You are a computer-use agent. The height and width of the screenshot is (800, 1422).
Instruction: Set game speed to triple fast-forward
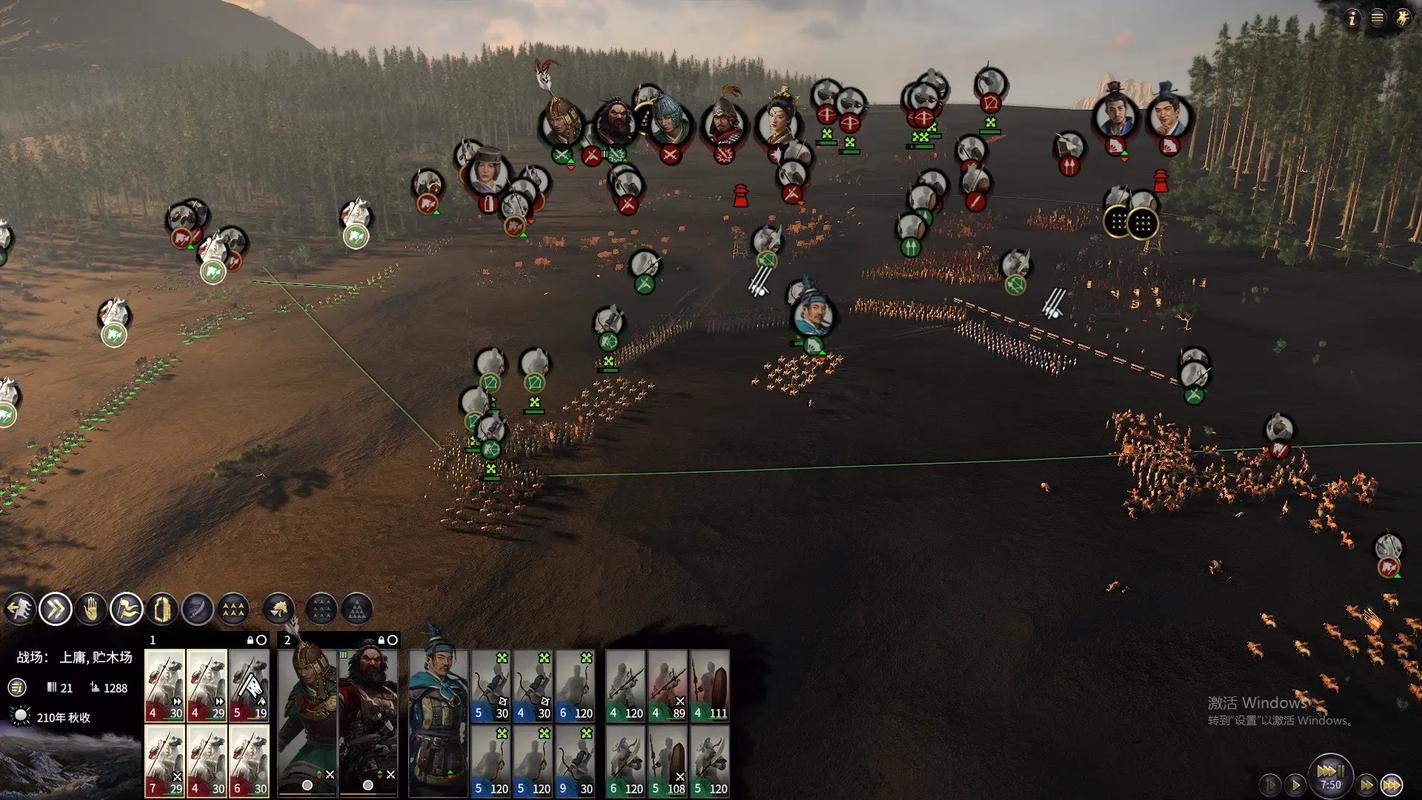point(1391,785)
